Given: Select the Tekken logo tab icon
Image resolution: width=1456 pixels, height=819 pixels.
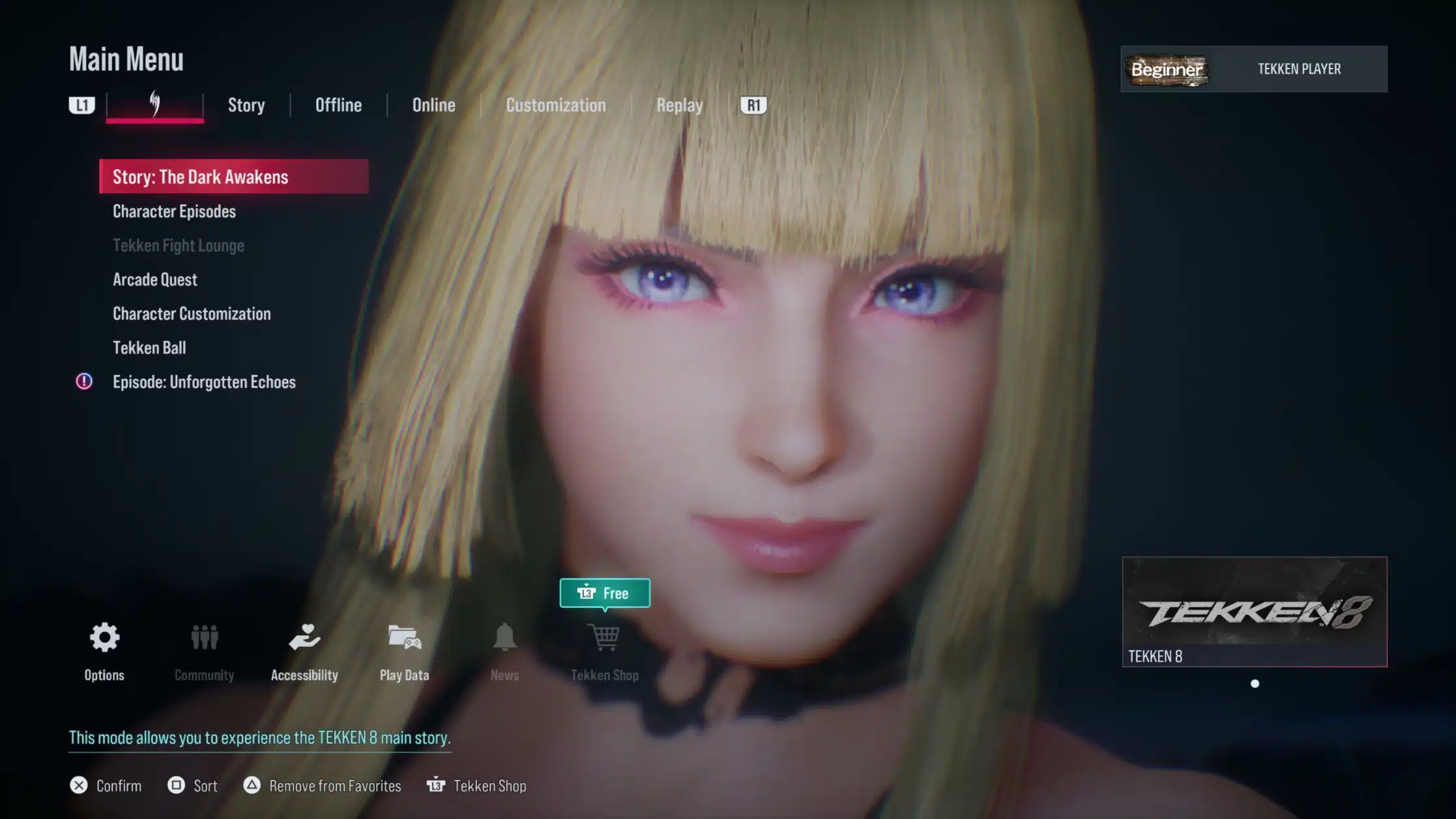Looking at the screenshot, I should click(x=154, y=104).
